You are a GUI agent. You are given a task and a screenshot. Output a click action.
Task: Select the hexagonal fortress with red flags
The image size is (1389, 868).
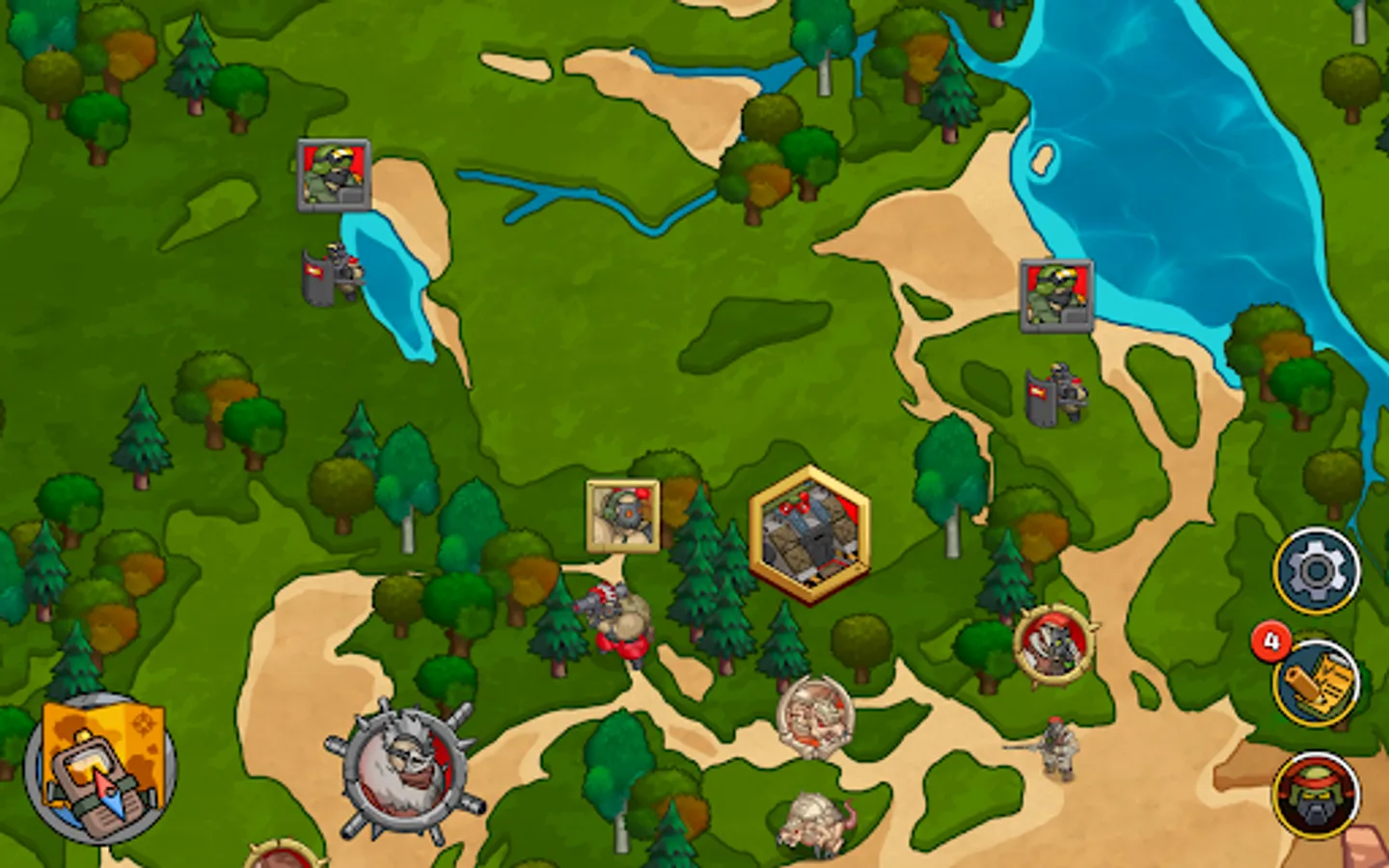click(808, 530)
